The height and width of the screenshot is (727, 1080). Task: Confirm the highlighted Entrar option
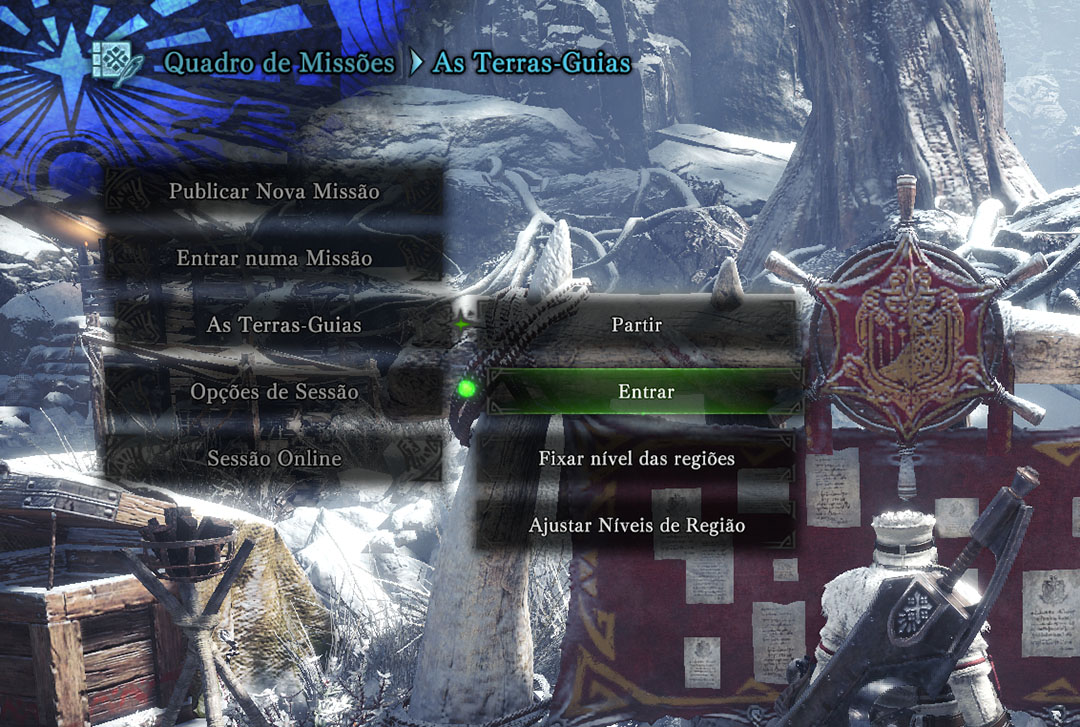coord(646,392)
